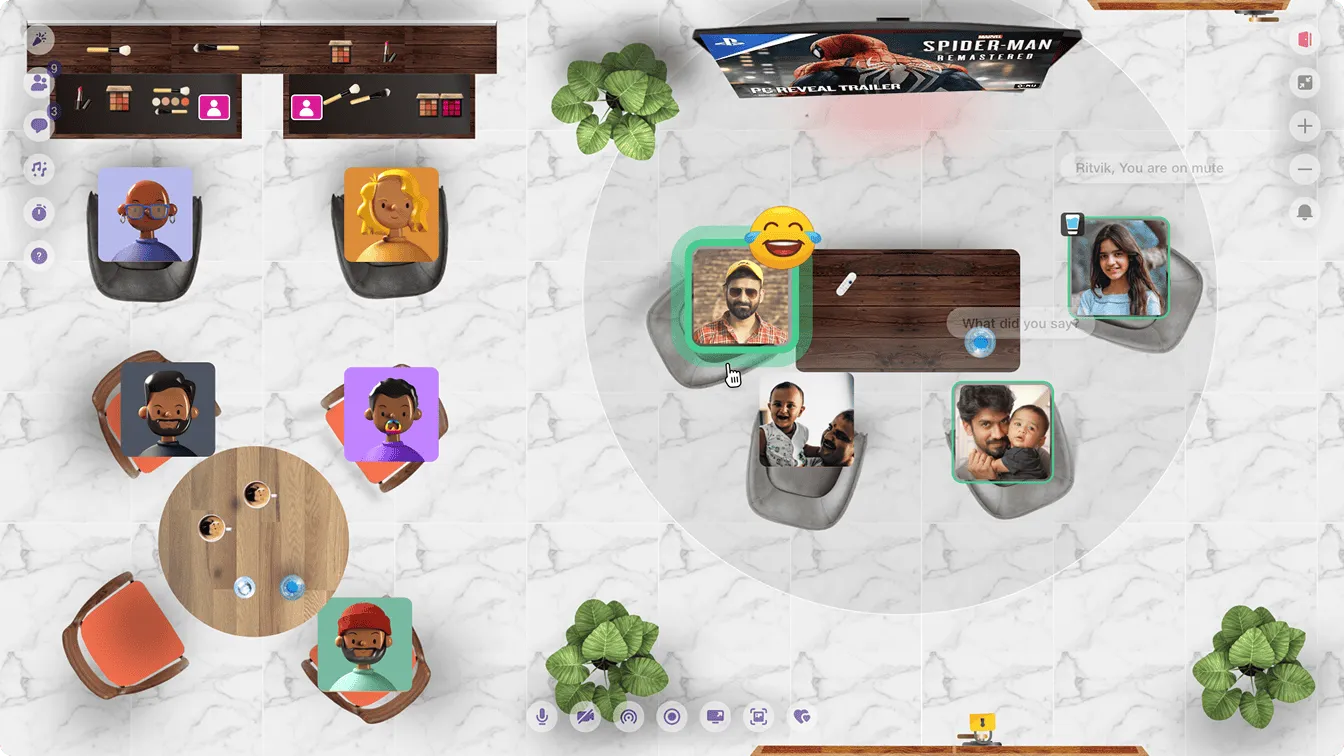The image size is (1344, 756).
Task: Select the pink person badge on left makeup counter
Action: 214,107
